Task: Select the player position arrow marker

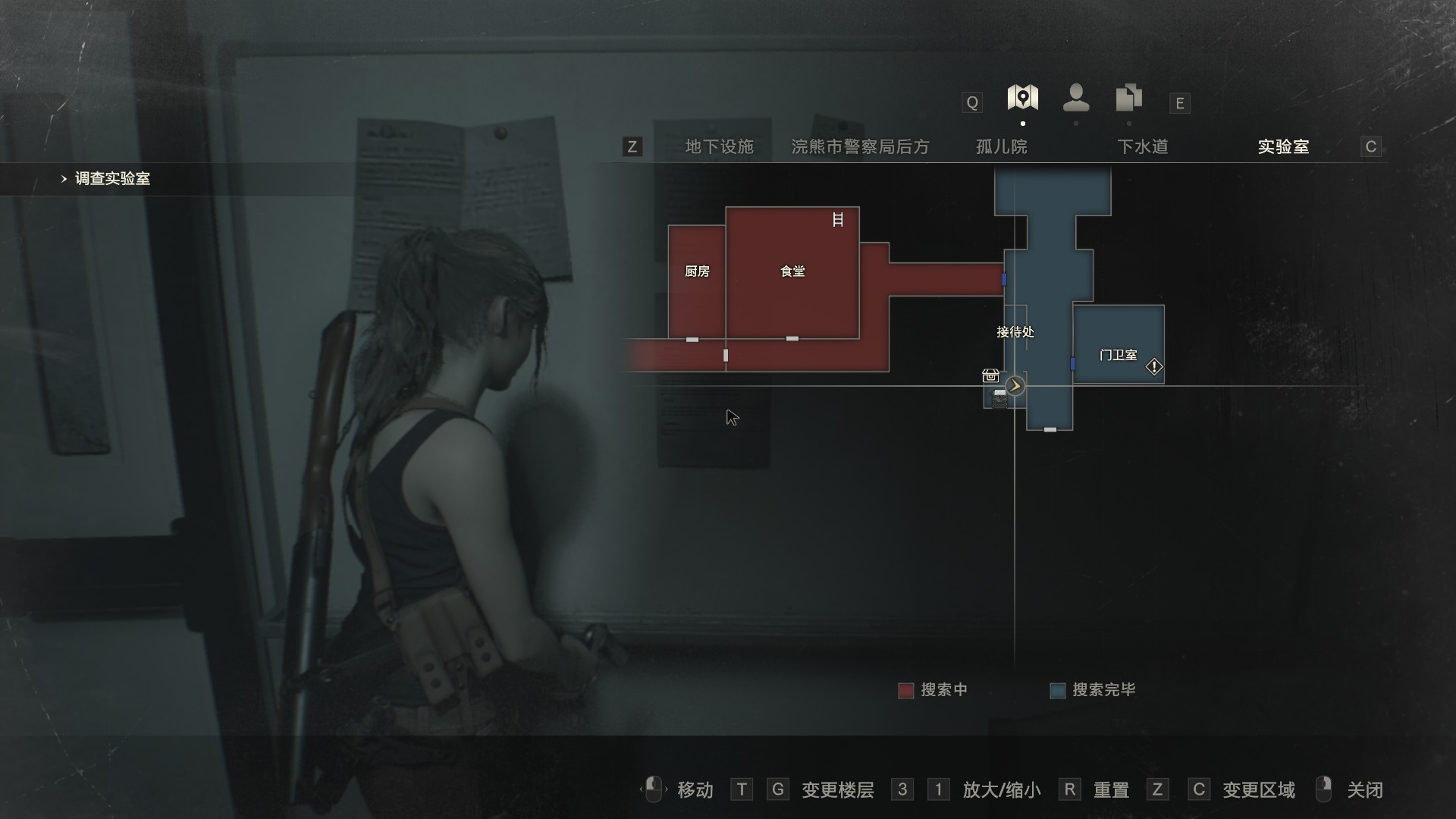Action: pyautogui.click(x=1015, y=386)
